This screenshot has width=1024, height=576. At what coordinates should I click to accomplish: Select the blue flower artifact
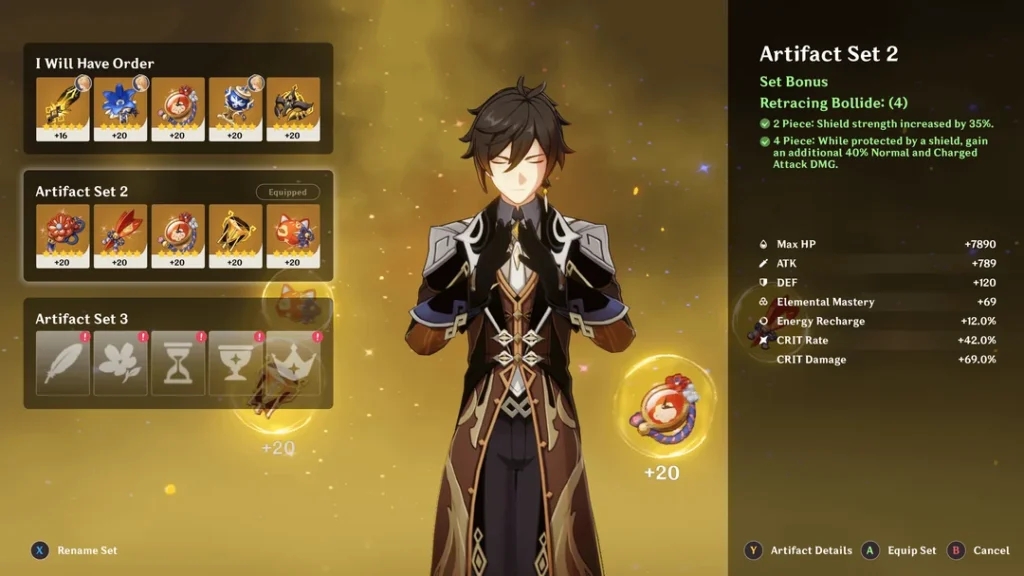tap(120, 109)
